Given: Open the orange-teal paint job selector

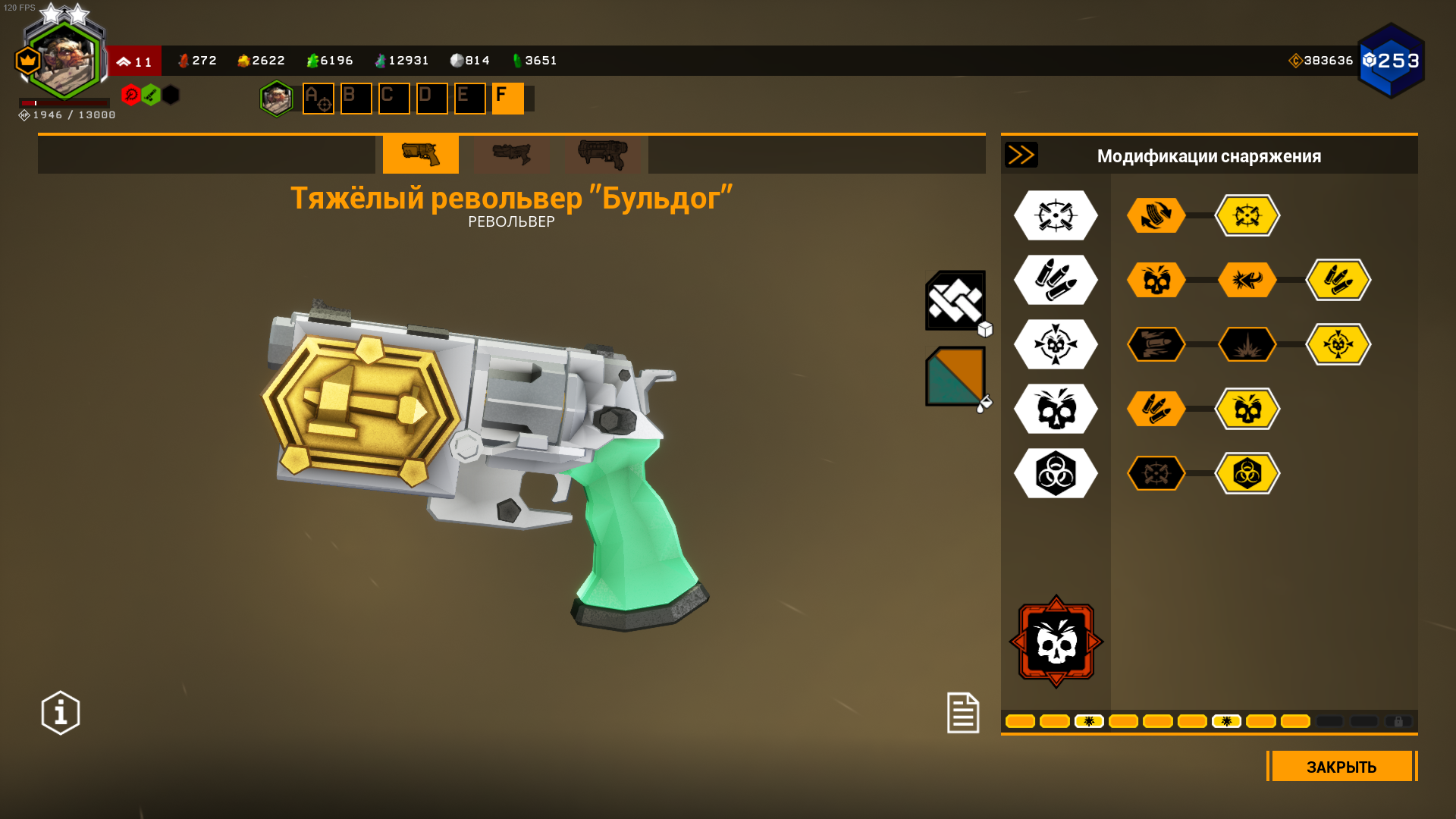Looking at the screenshot, I should point(955,377).
